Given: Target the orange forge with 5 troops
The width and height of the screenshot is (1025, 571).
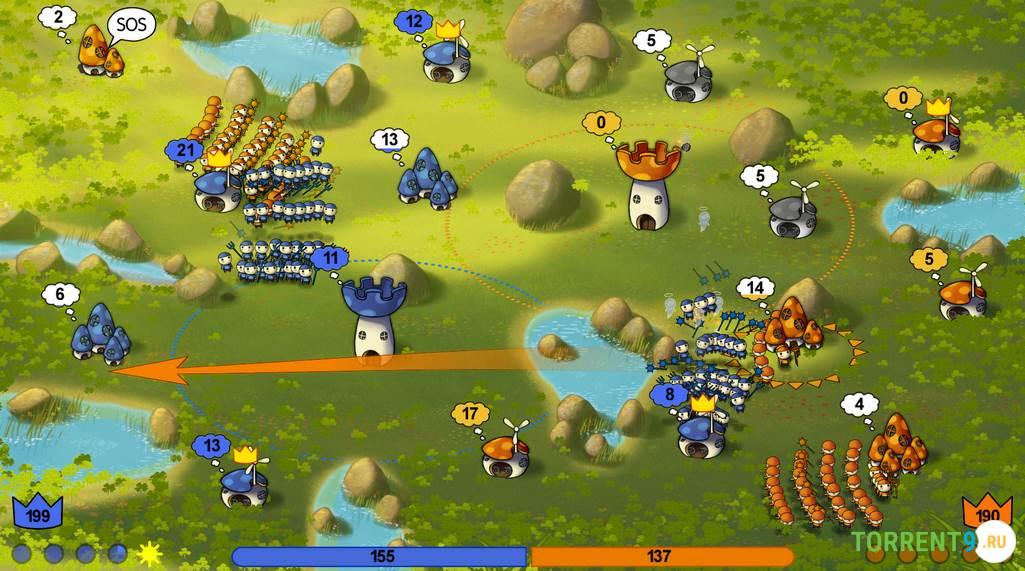Looking at the screenshot, I should pyautogui.click(x=962, y=296).
